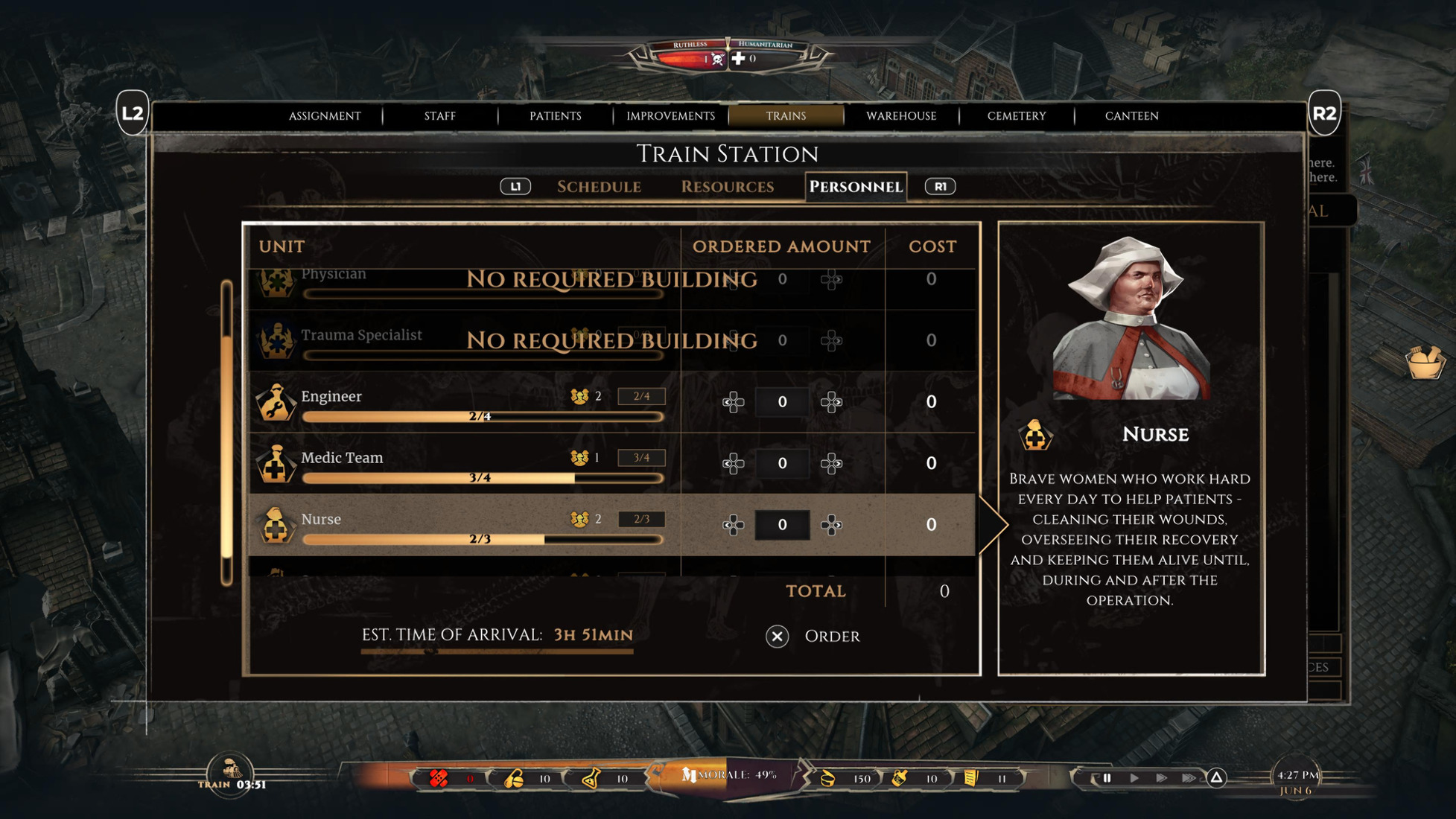Increase the ordered Nurse amount
The width and height of the screenshot is (1456, 819).
831,525
